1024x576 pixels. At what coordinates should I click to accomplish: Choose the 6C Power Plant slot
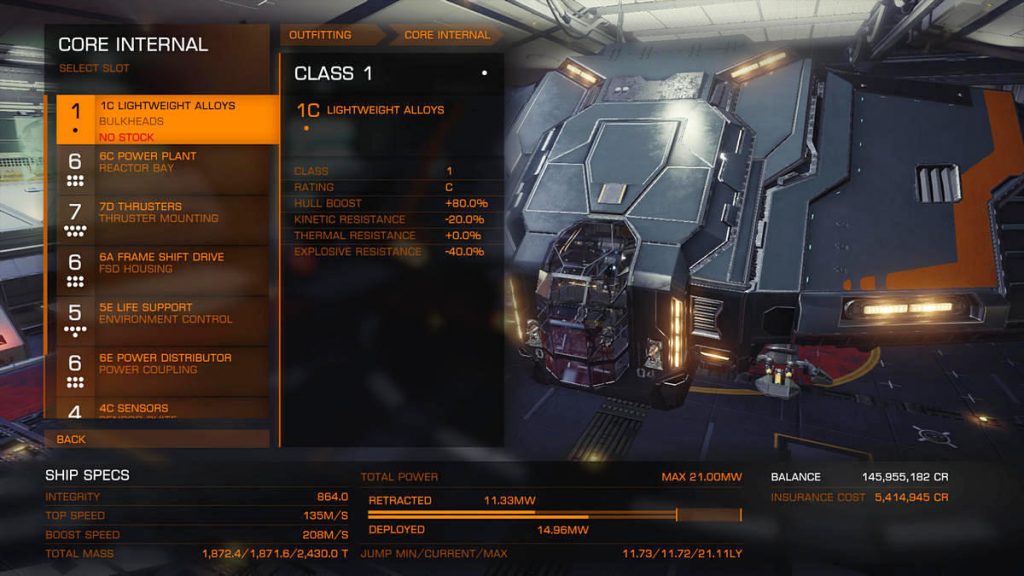[x=162, y=170]
